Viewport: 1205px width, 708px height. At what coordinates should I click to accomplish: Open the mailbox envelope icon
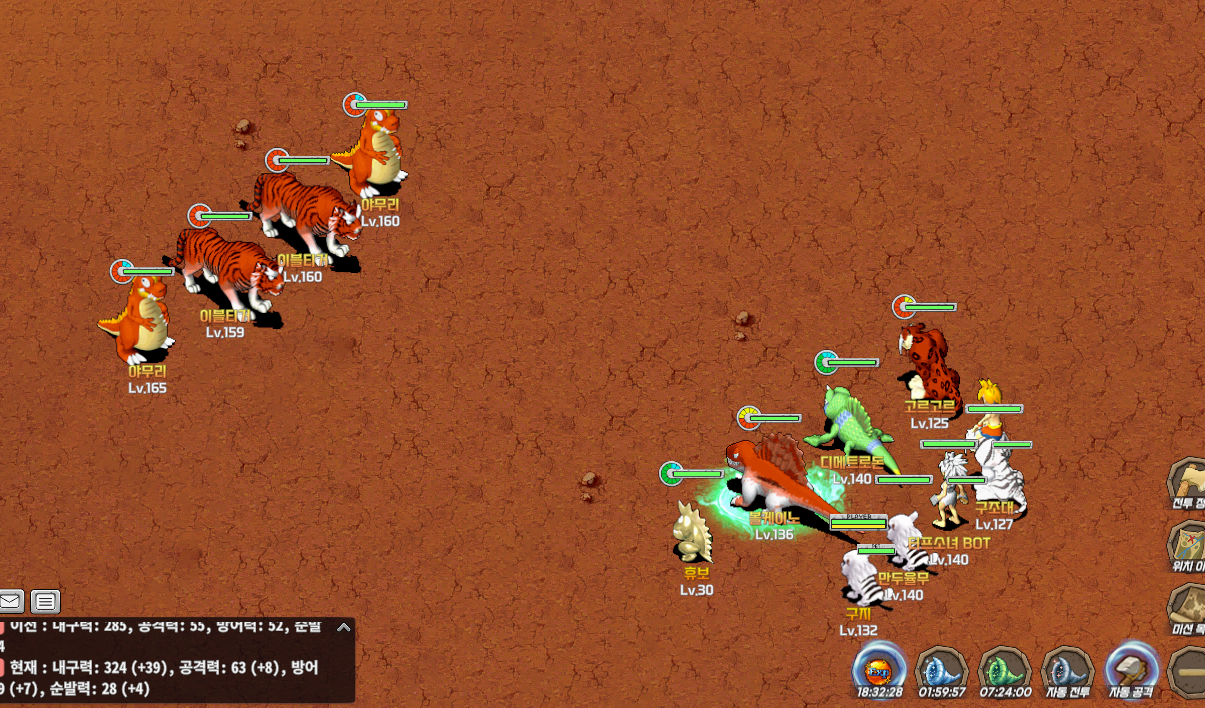click(x=11, y=601)
